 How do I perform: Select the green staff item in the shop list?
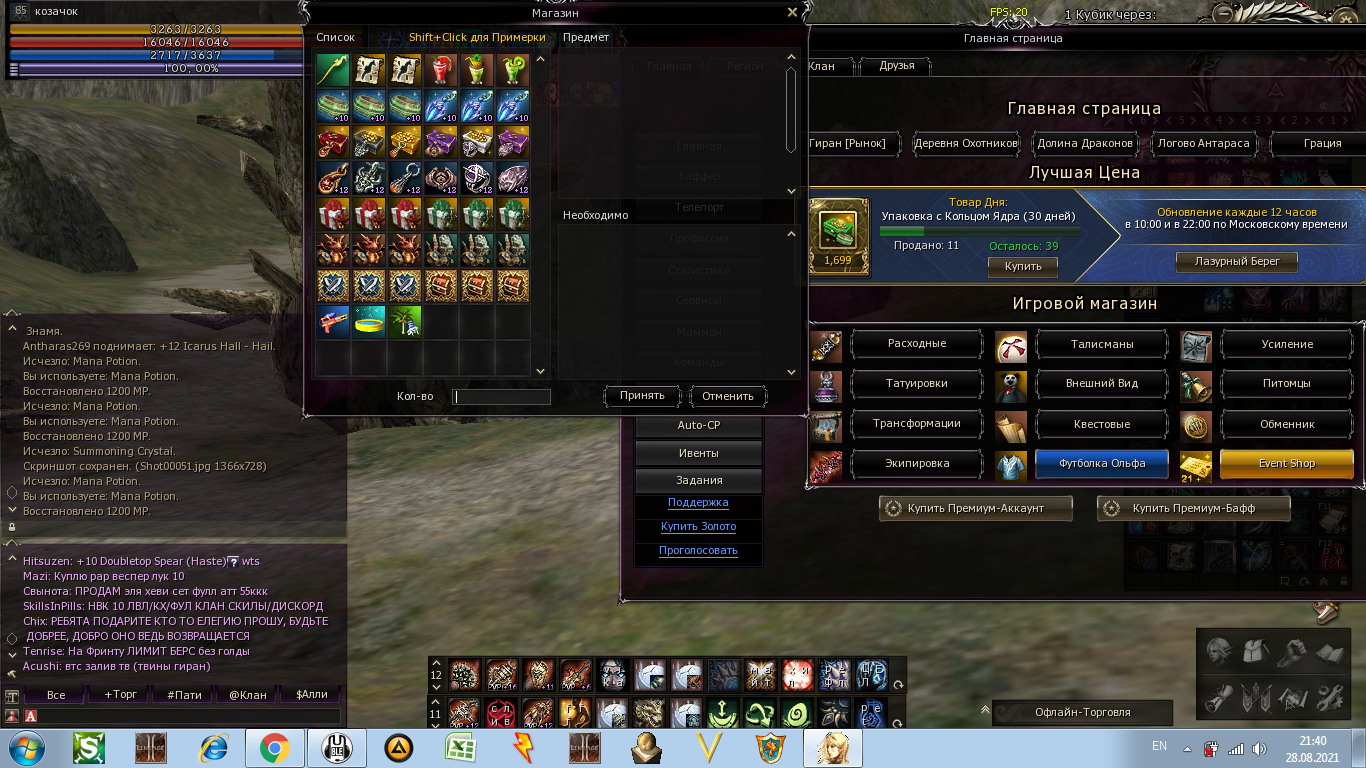(x=332, y=71)
